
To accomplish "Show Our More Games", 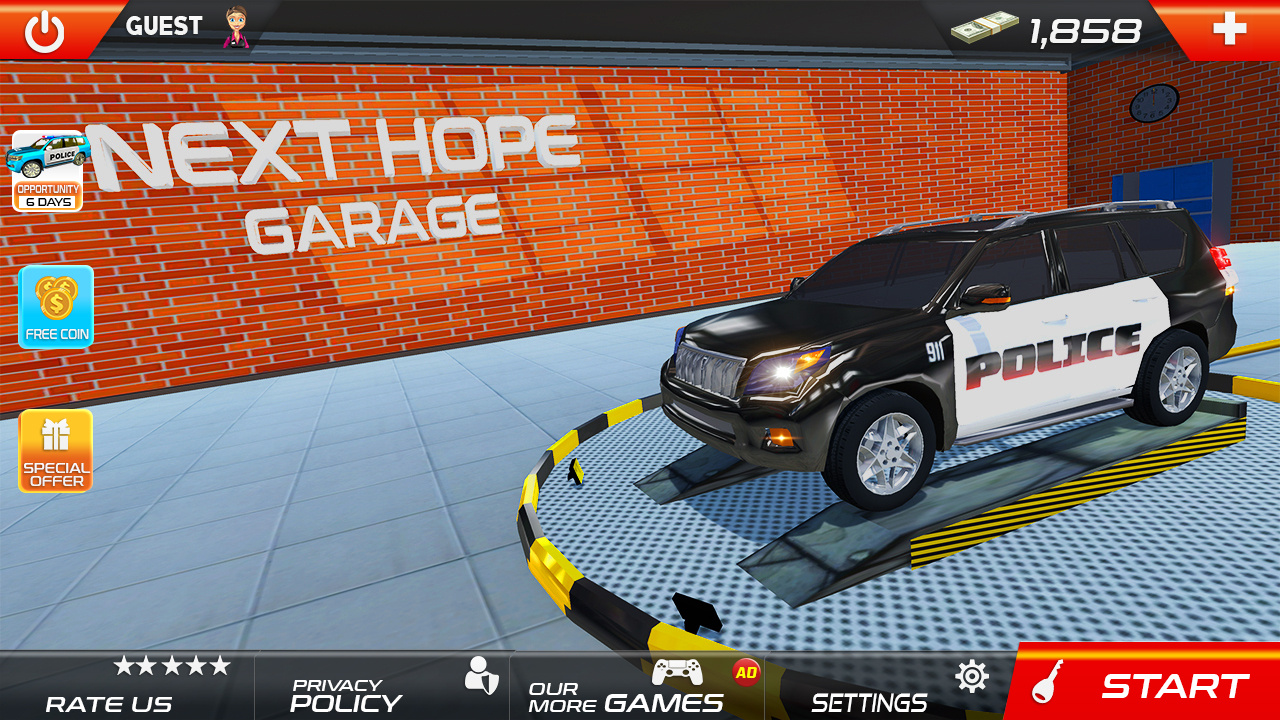I will point(637,686).
